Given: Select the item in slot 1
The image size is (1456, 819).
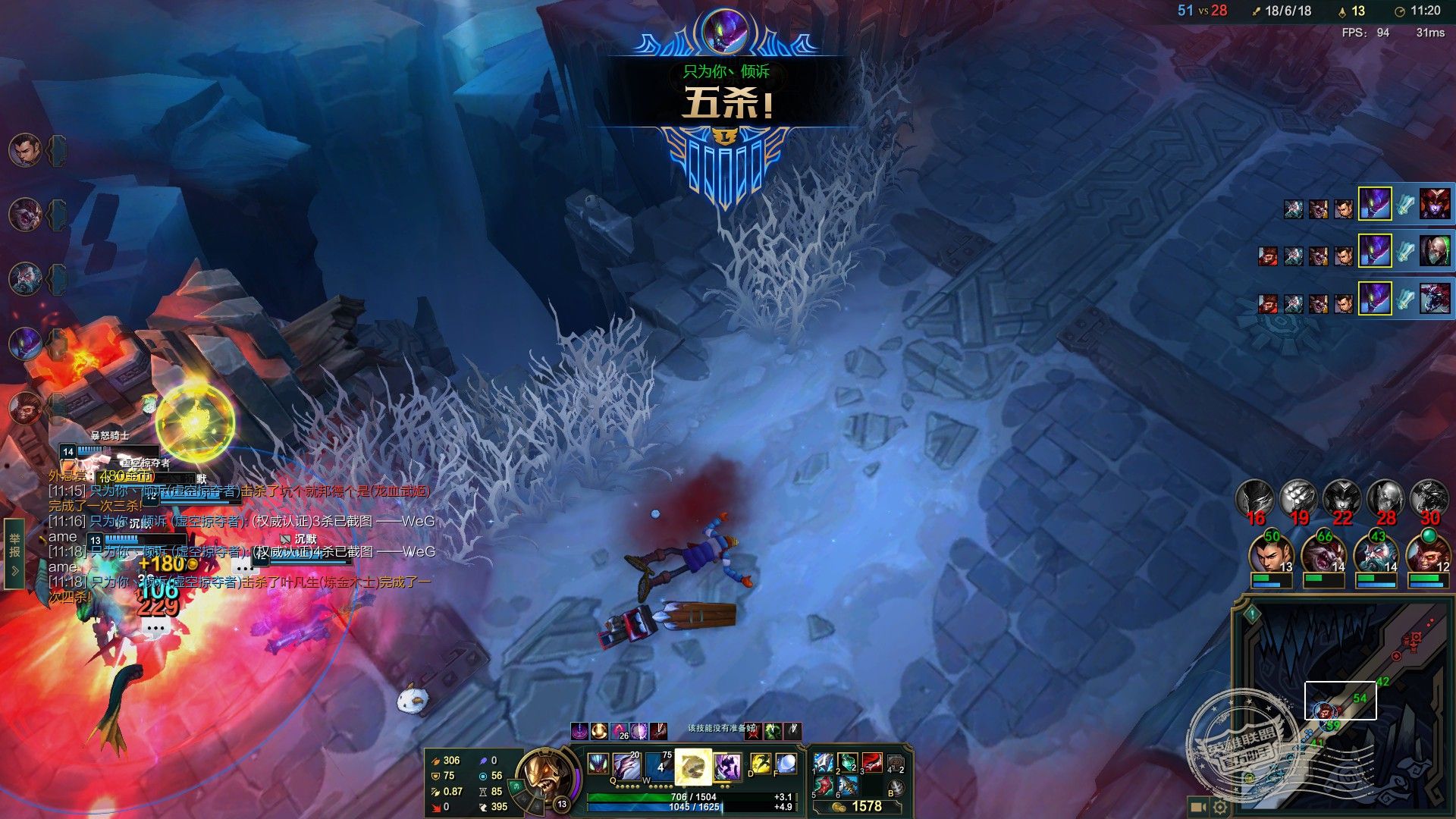Looking at the screenshot, I should pos(823,761).
